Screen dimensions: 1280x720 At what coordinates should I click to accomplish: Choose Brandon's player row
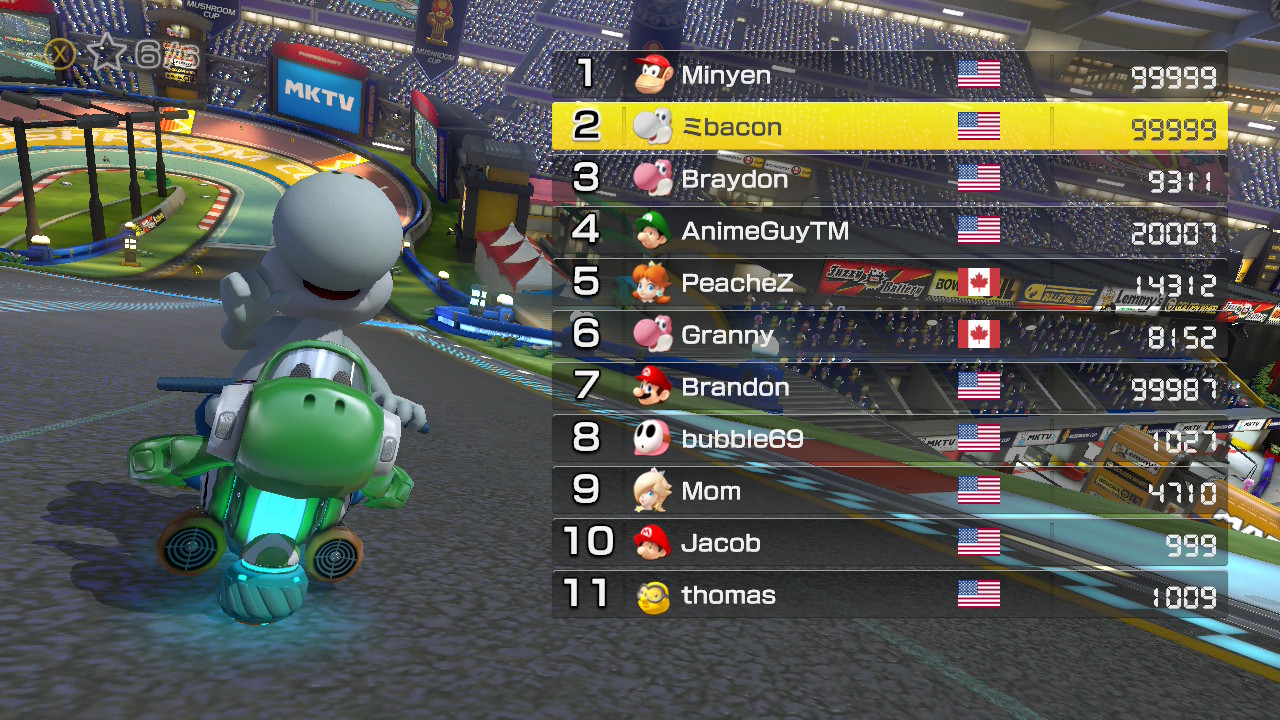pos(889,387)
